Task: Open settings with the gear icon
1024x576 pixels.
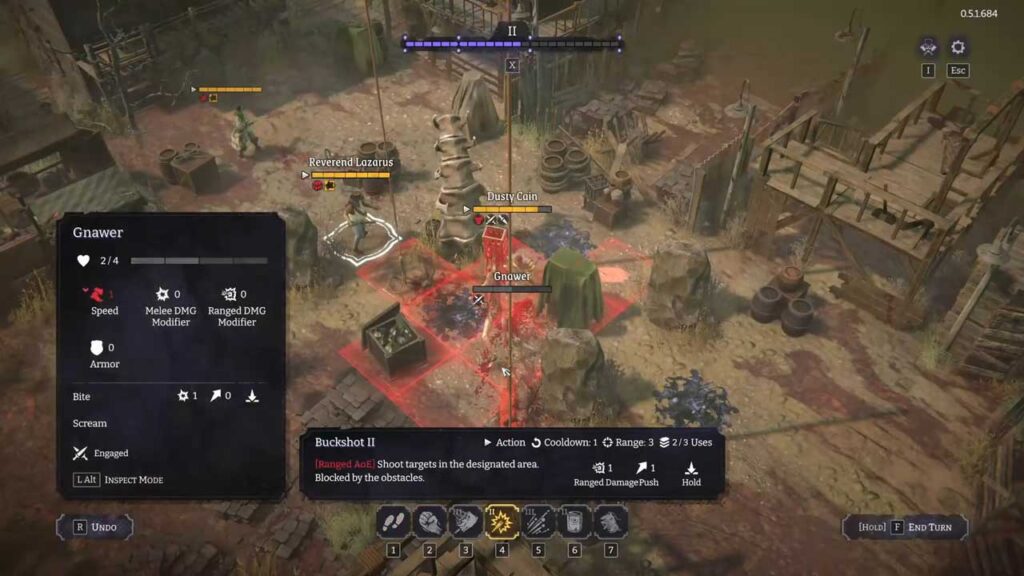Action: pyautogui.click(x=958, y=47)
